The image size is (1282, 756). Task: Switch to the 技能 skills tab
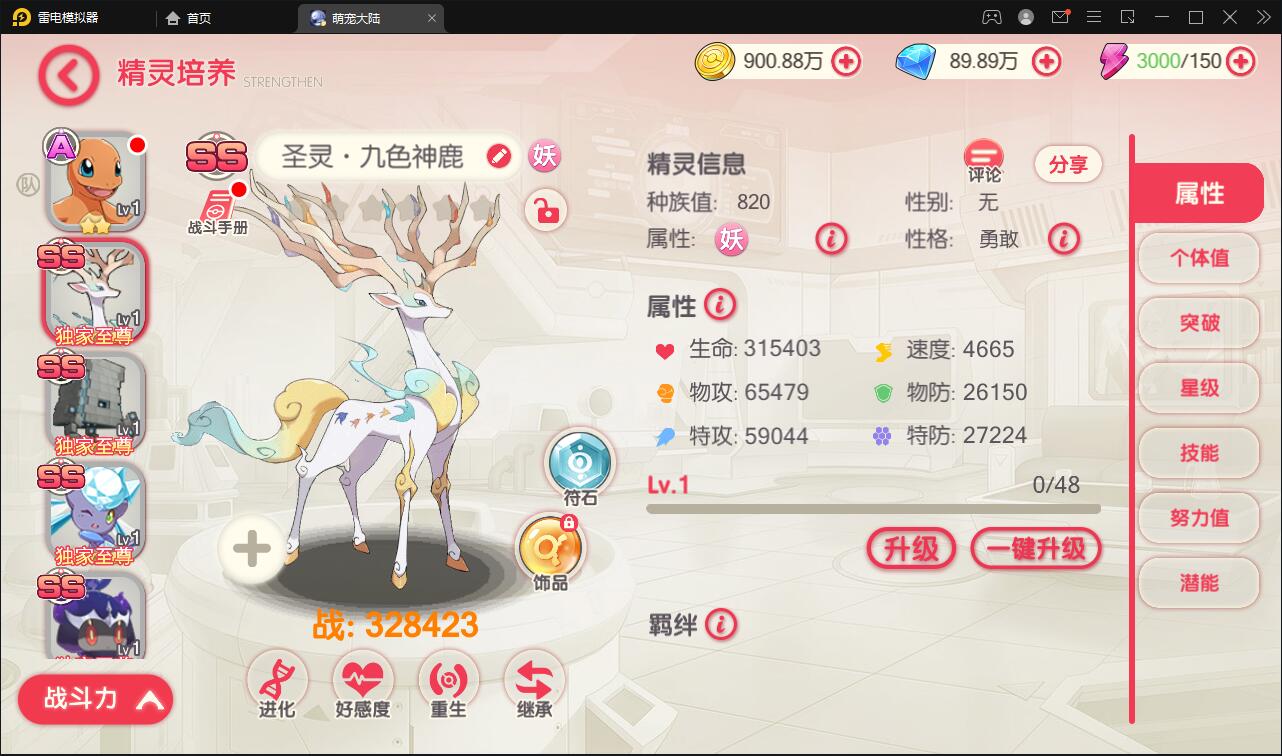pyautogui.click(x=1198, y=454)
